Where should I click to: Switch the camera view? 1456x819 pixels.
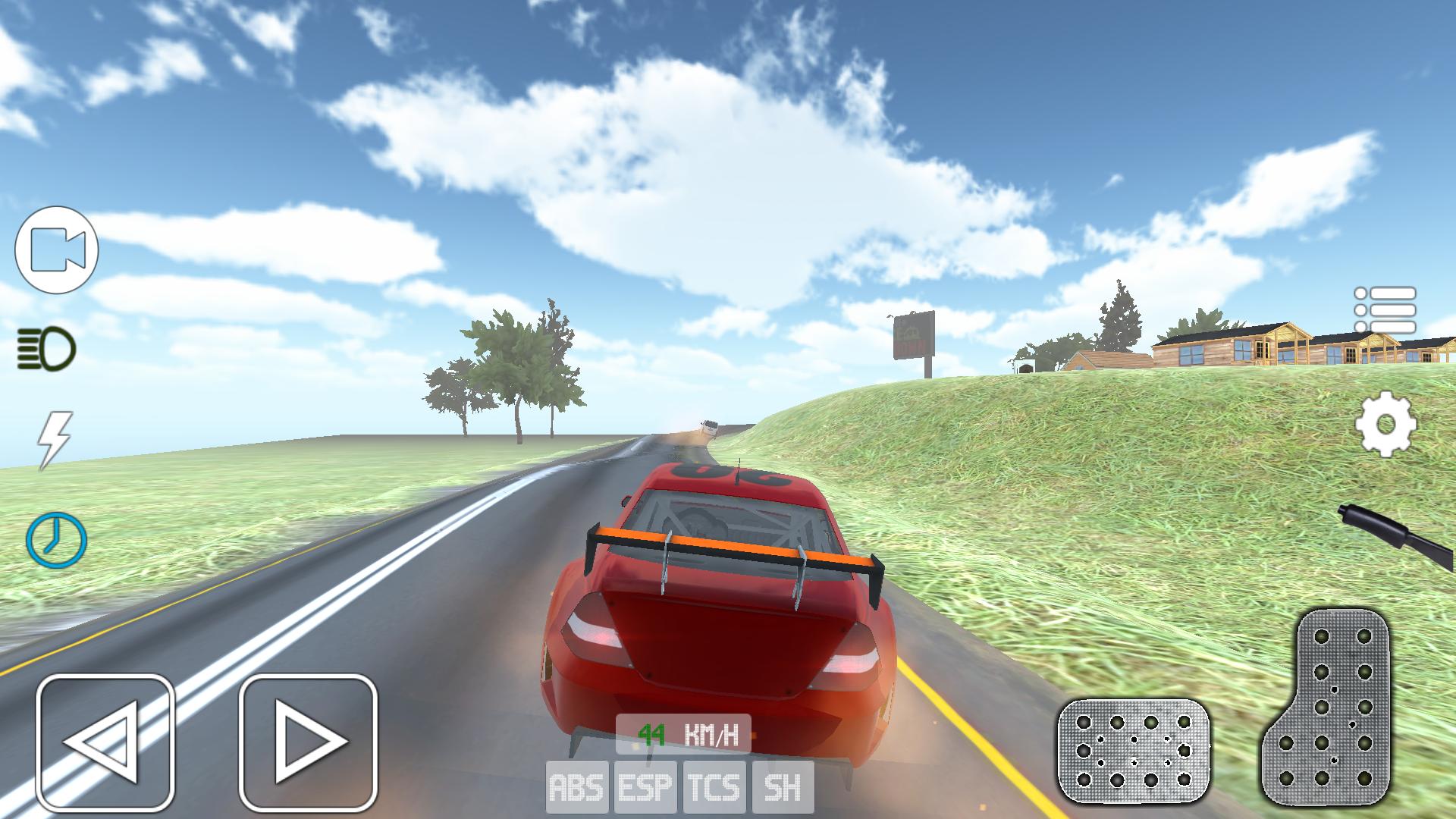[x=57, y=250]
